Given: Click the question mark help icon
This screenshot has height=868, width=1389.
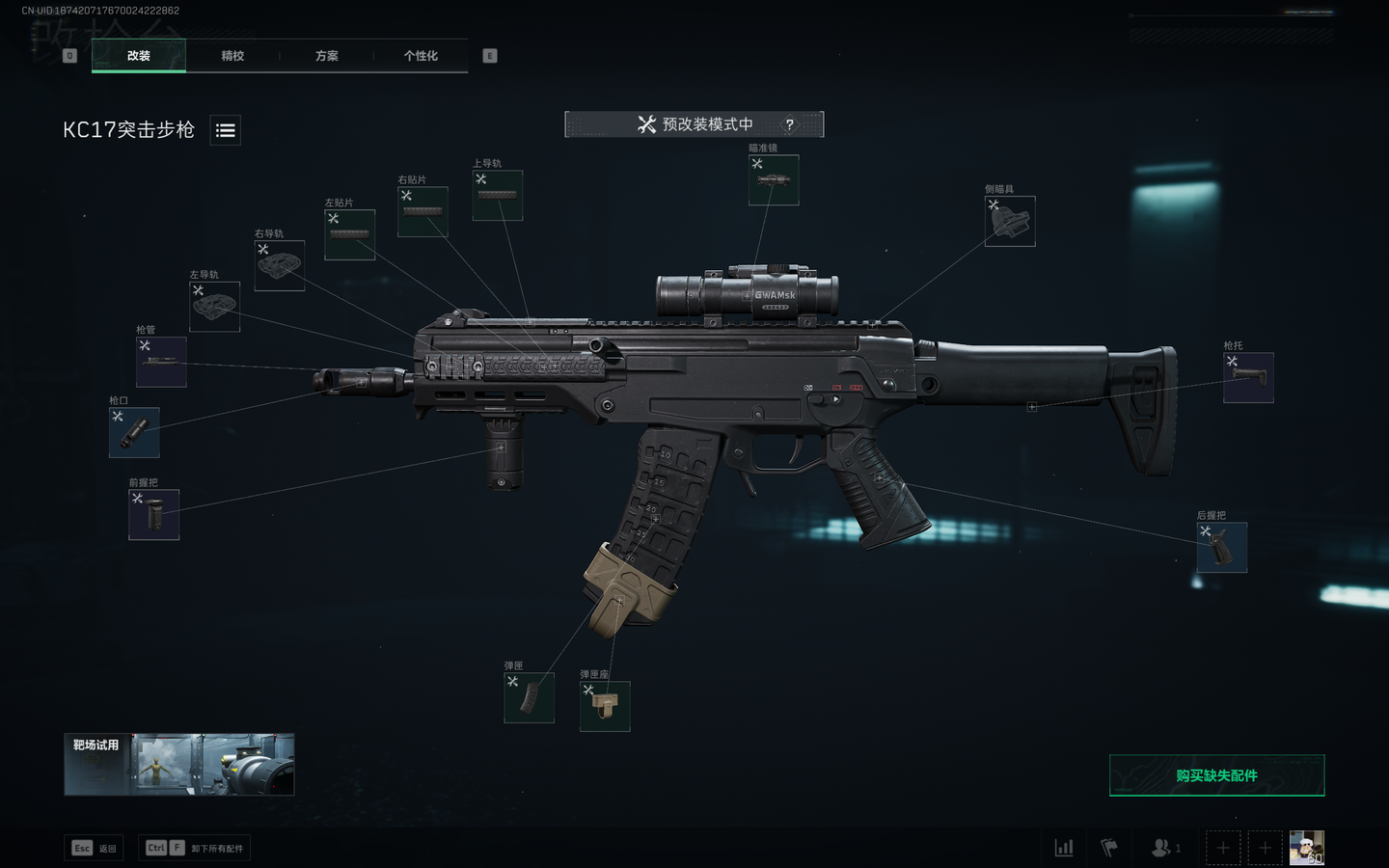Looking at the screenshot, I should pos(789,124).
